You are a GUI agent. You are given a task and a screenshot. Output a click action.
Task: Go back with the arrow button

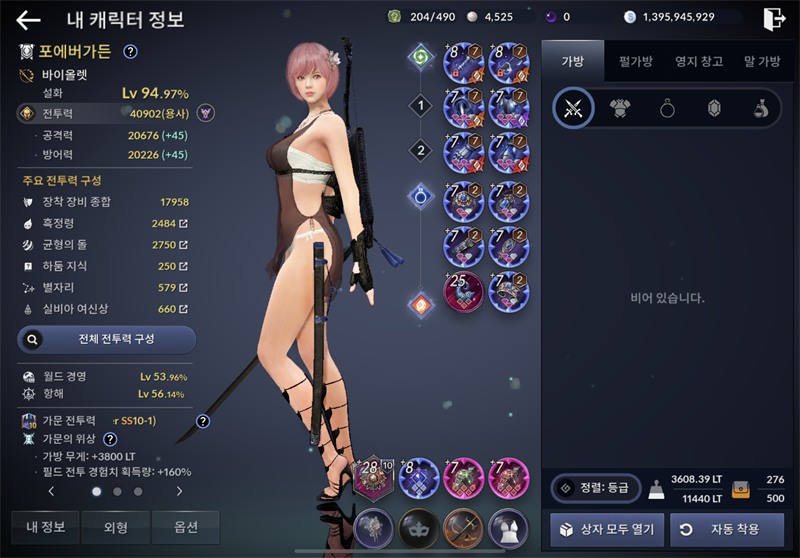point(28,20)
